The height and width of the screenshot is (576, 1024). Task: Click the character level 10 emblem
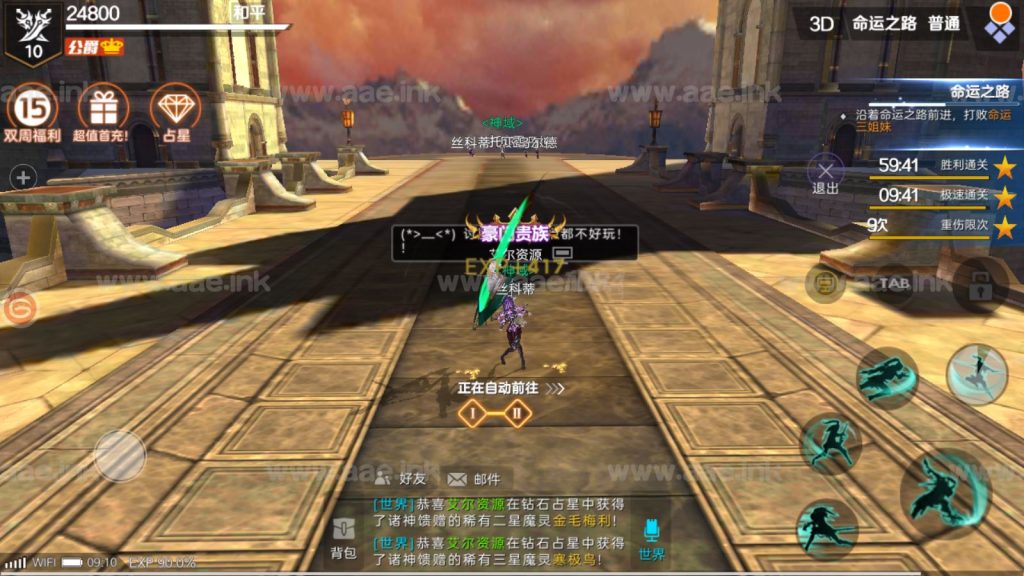[x=33, y=32]
